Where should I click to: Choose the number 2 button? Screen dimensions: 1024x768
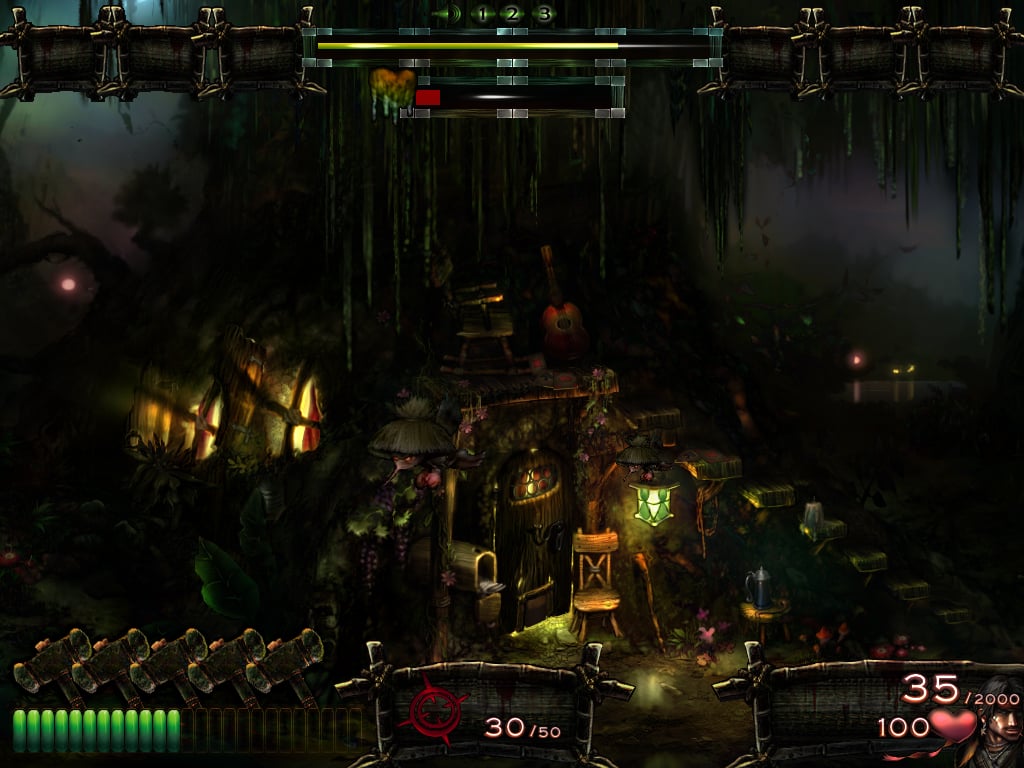(511, 14)
